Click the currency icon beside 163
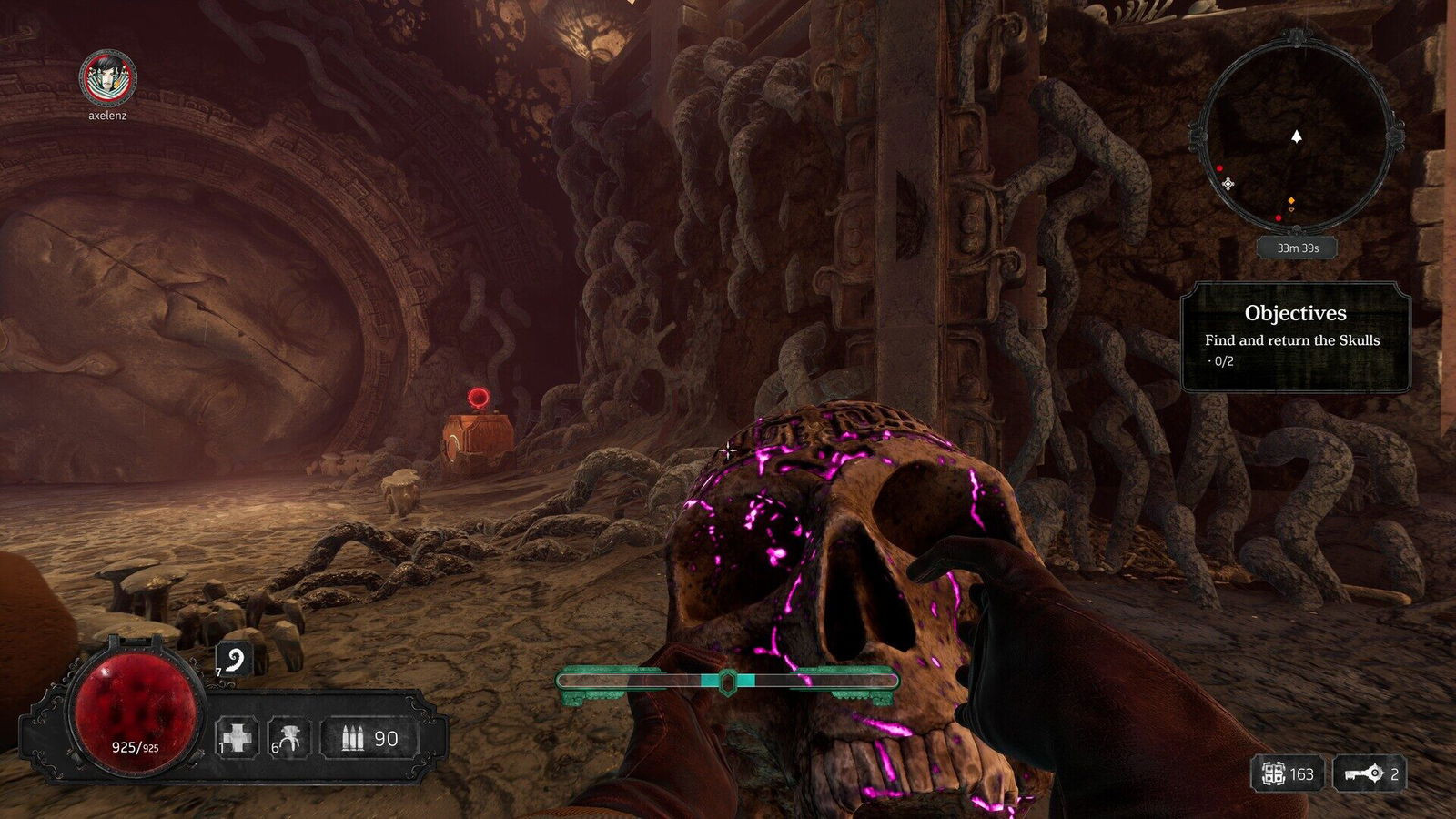 pyautogui.click(x=1273, y=774)
